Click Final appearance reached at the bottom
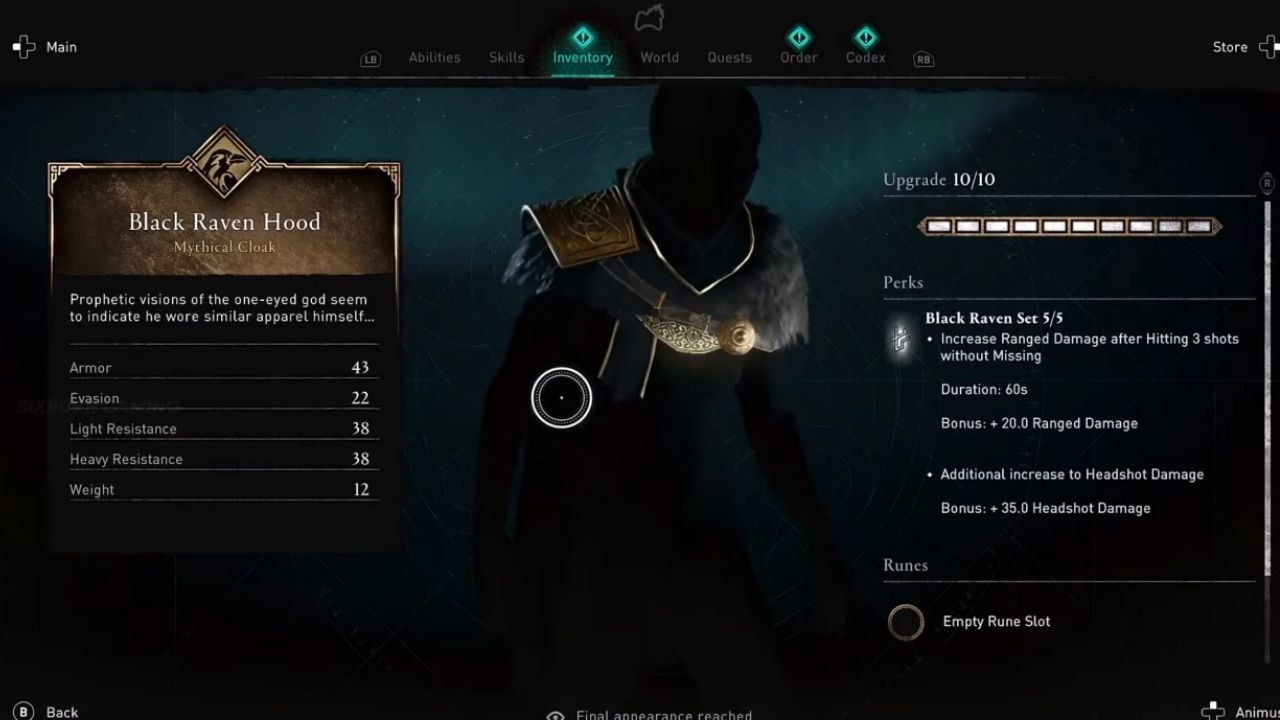 [x=664, y=713]
